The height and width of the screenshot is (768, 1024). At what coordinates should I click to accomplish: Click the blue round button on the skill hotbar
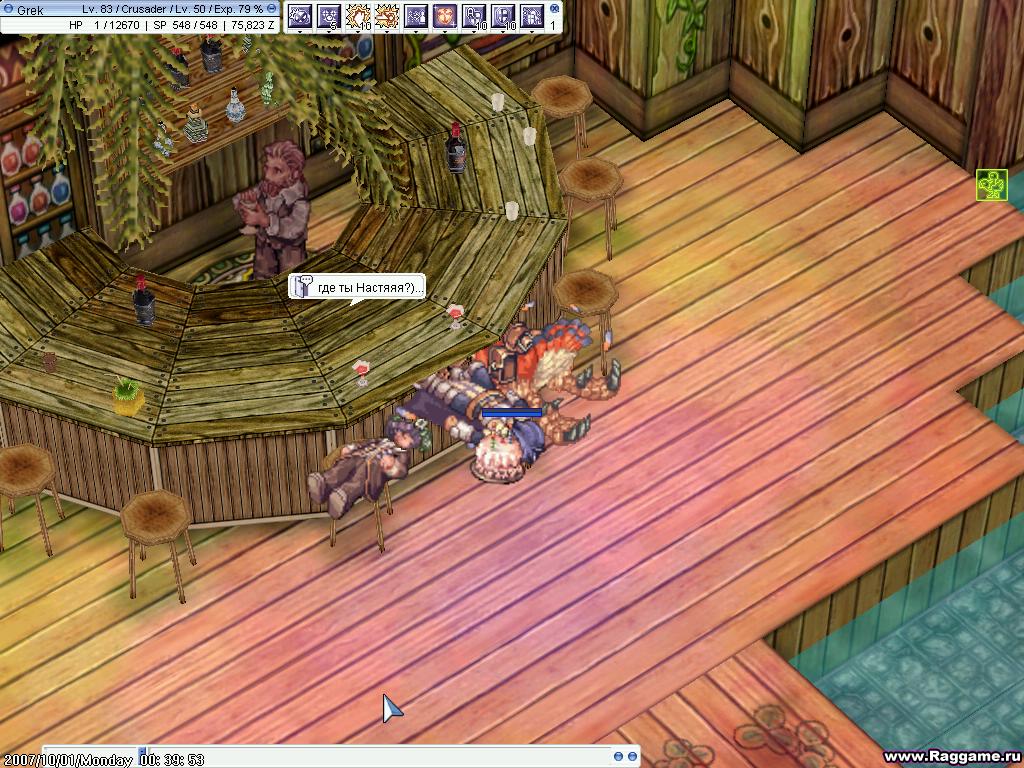[552, 9]
